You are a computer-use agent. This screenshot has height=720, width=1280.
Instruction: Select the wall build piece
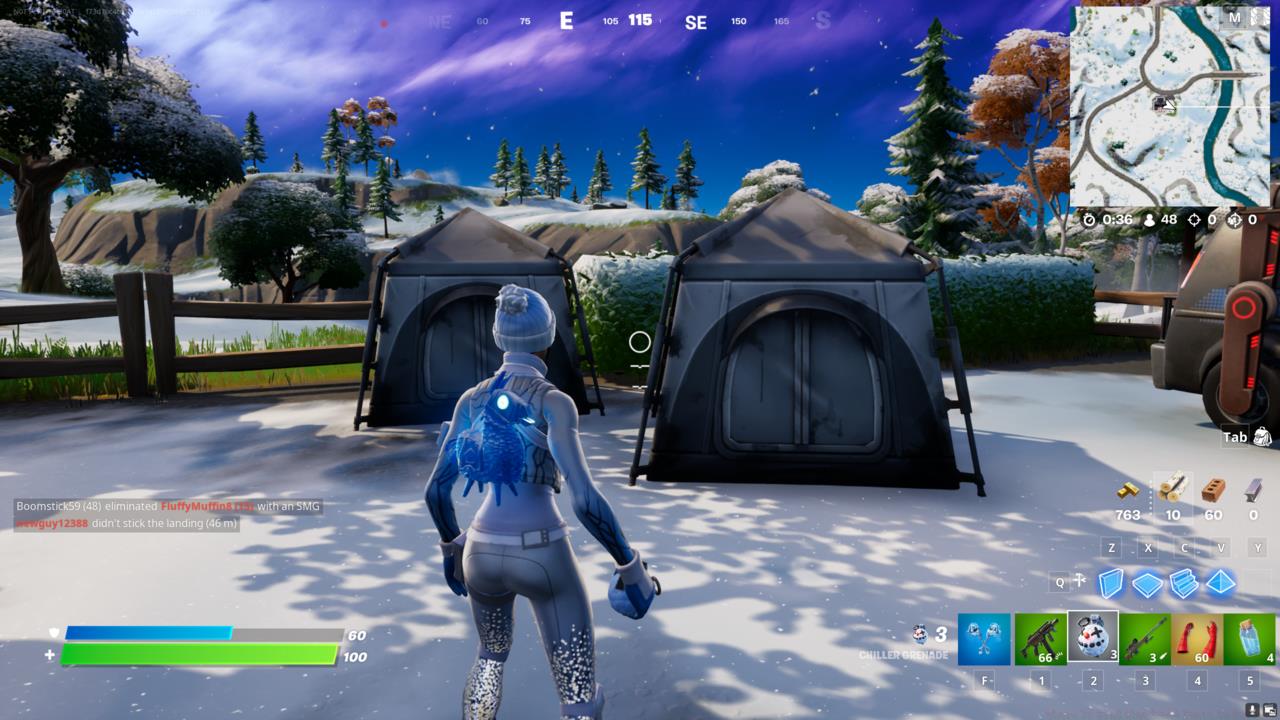(x=1111, y=582)
